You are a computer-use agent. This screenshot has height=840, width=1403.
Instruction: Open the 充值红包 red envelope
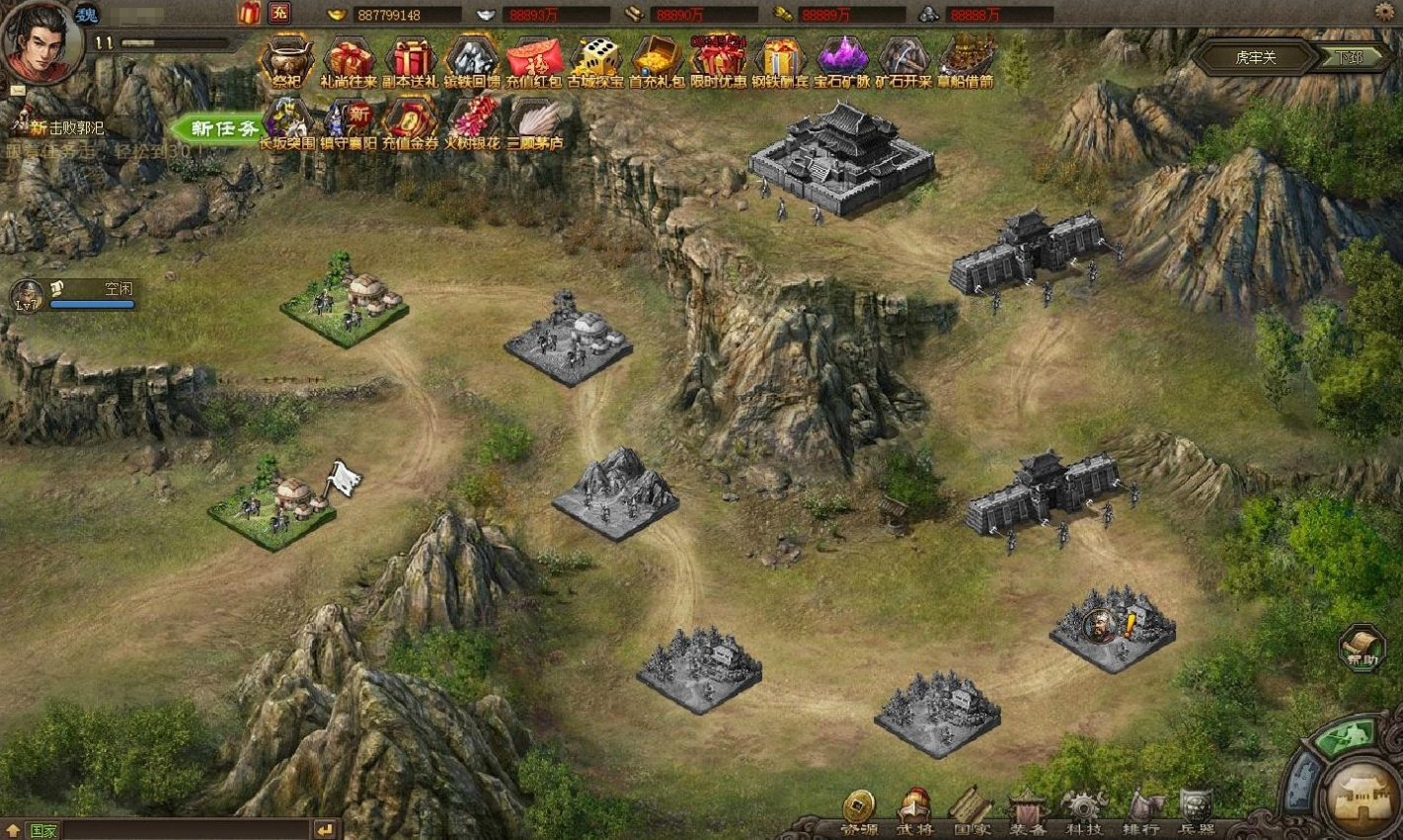533,60
